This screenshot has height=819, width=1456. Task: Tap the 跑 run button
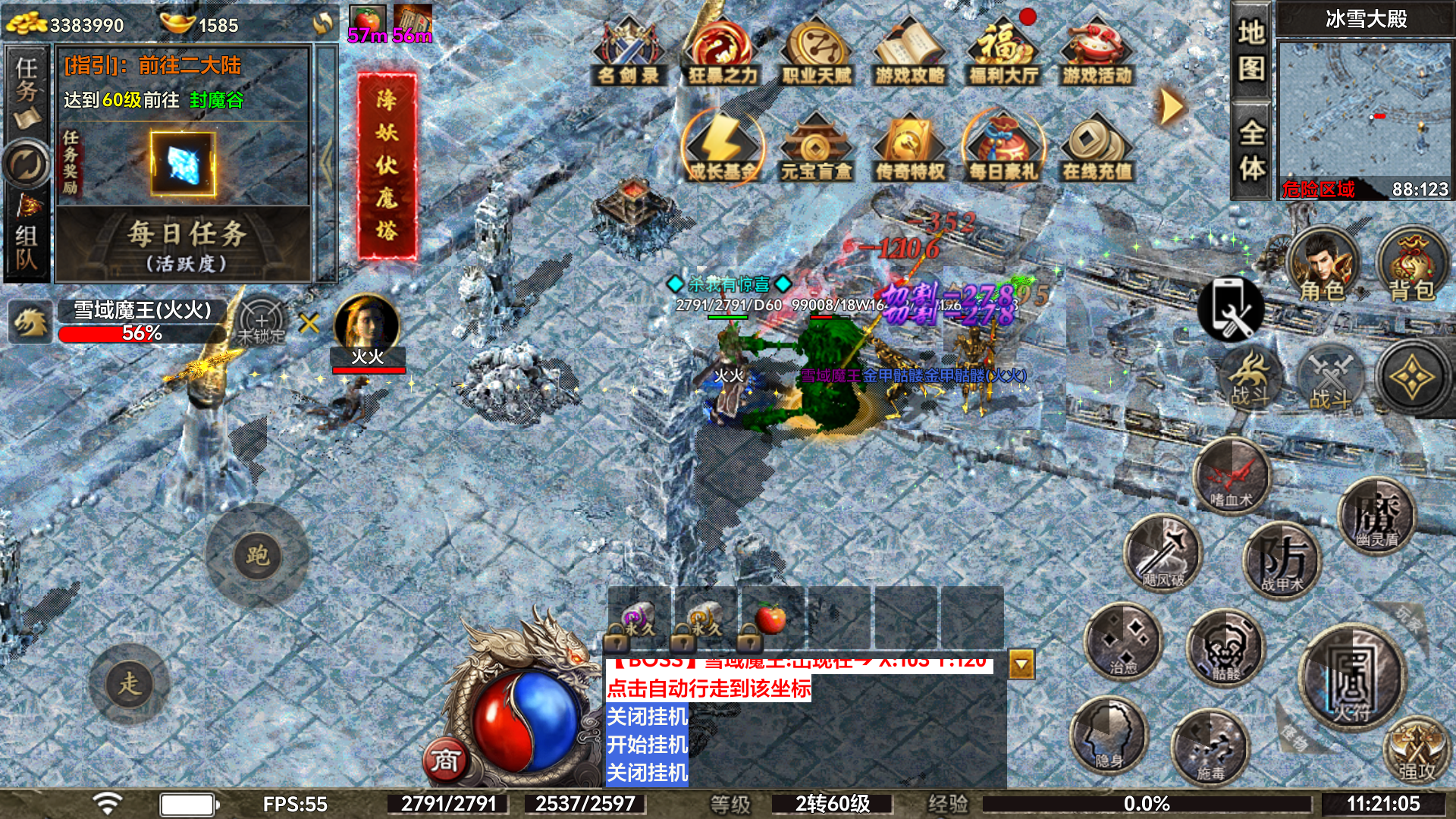pos(257,556)
